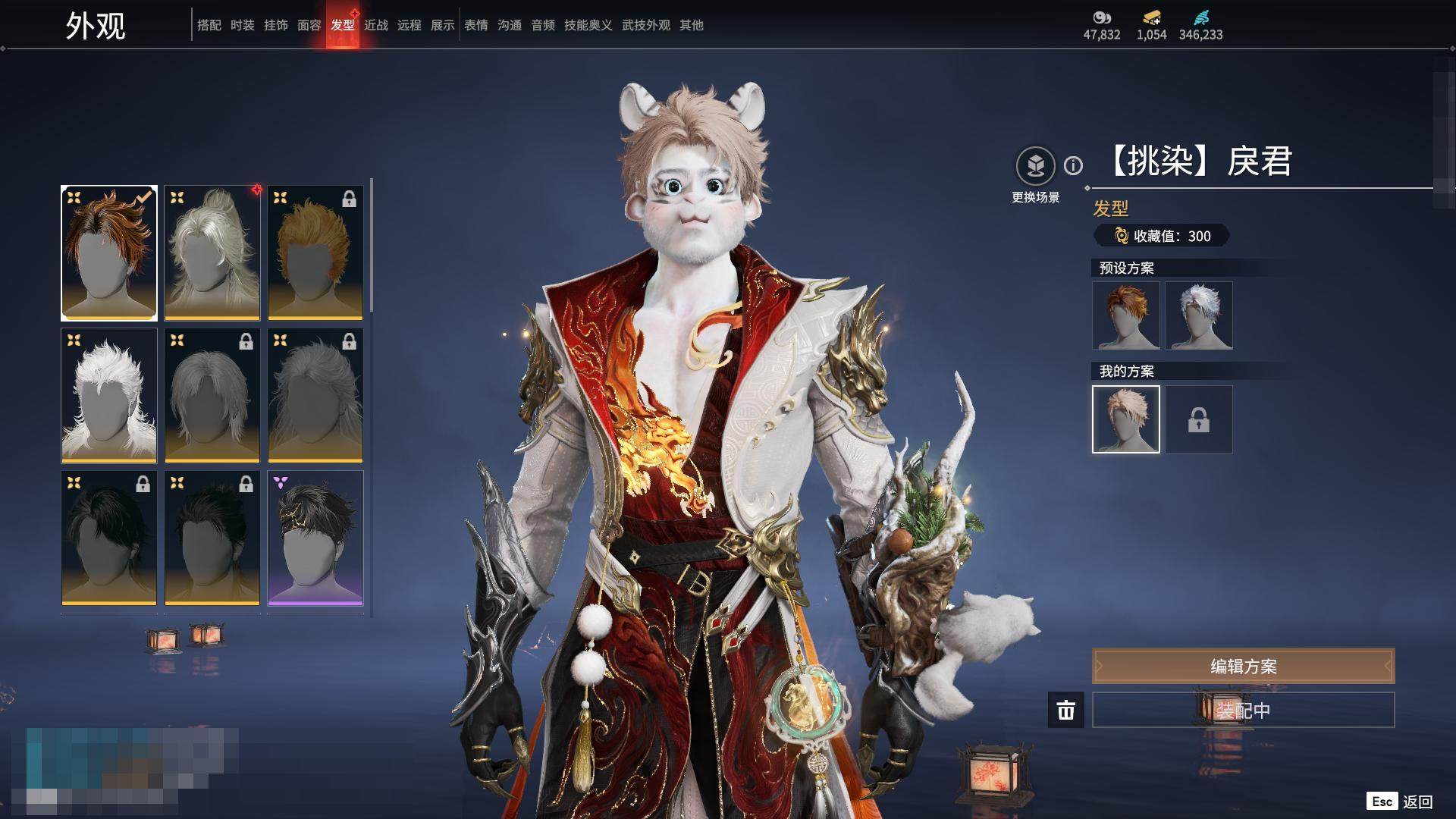
Task: Select the purple headband hairstyle tile
Action: point(315,538)
